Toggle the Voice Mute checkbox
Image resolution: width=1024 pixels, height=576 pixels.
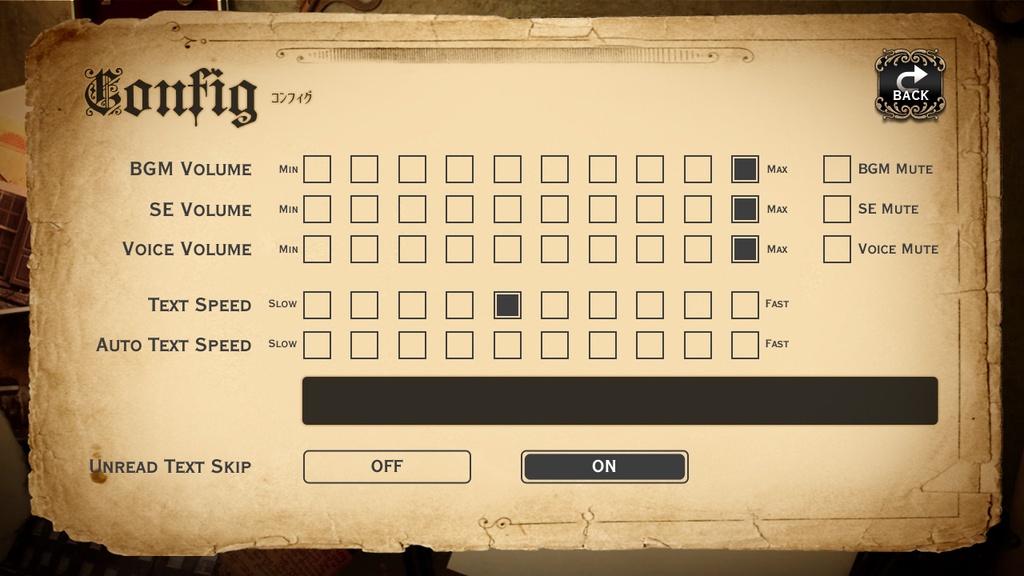(x=837, y=249)
